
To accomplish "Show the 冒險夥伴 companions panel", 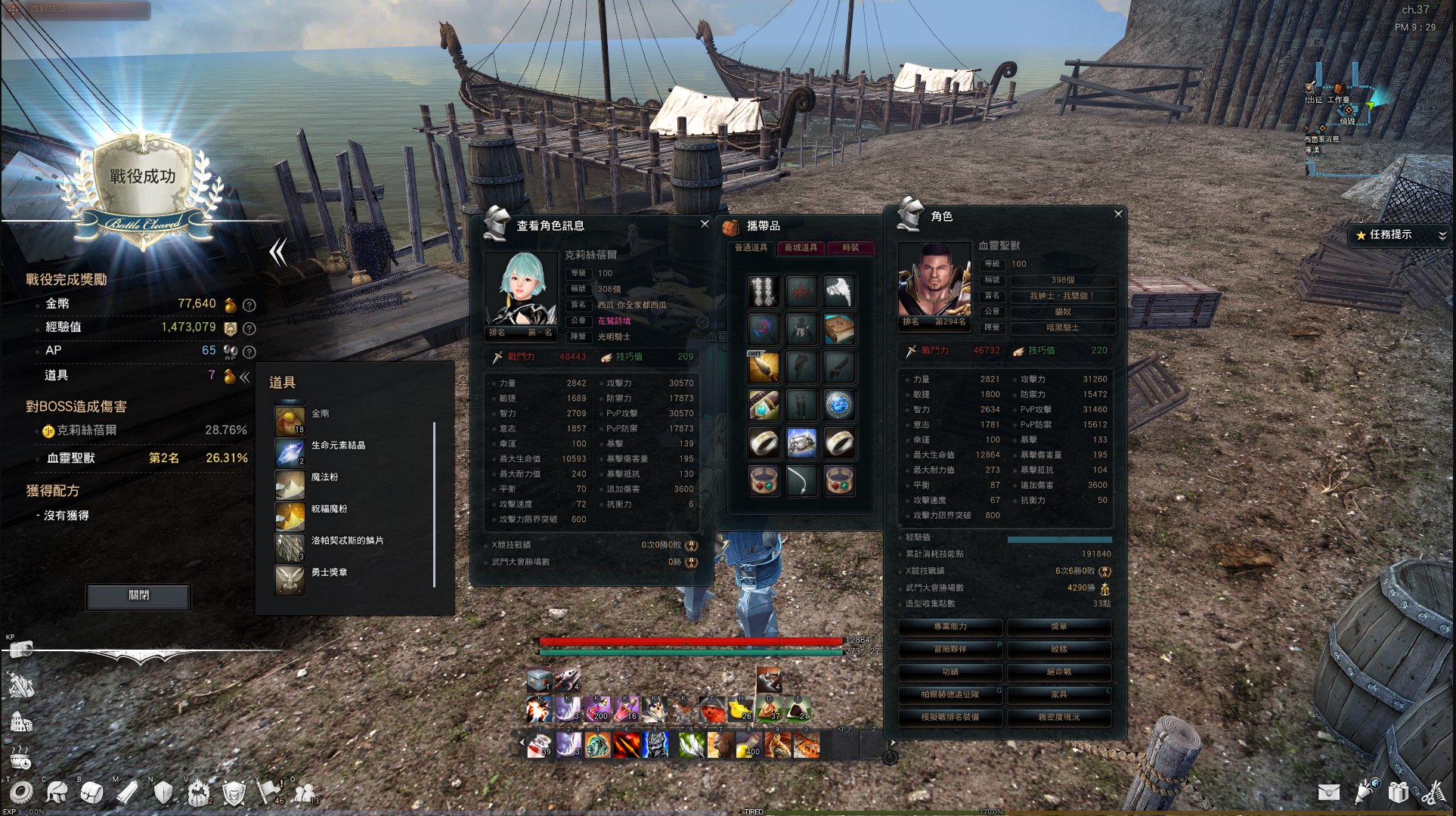I will click(x=950, y=650).
